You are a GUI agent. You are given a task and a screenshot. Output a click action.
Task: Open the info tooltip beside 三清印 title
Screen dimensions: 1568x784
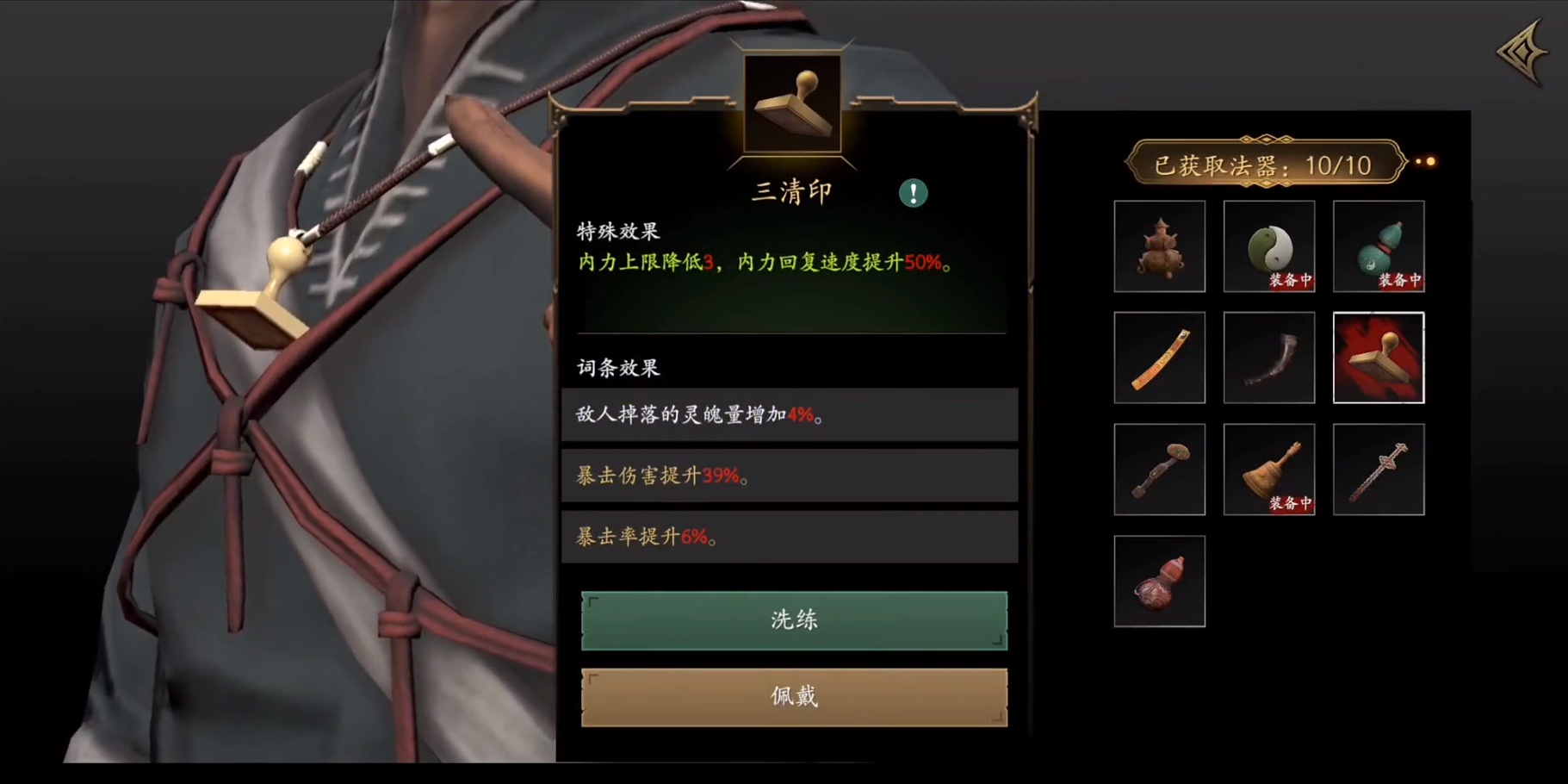tap(914, 193)
